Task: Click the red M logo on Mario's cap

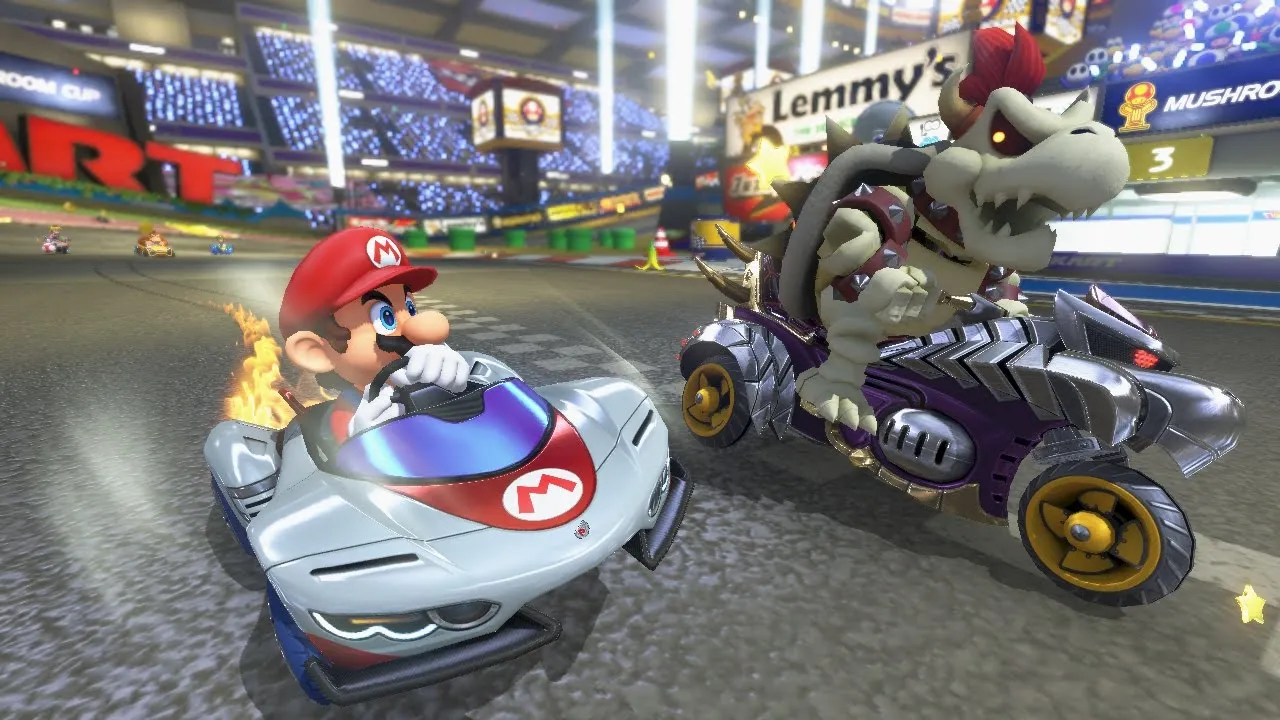Action: click(x=381, y=253)
